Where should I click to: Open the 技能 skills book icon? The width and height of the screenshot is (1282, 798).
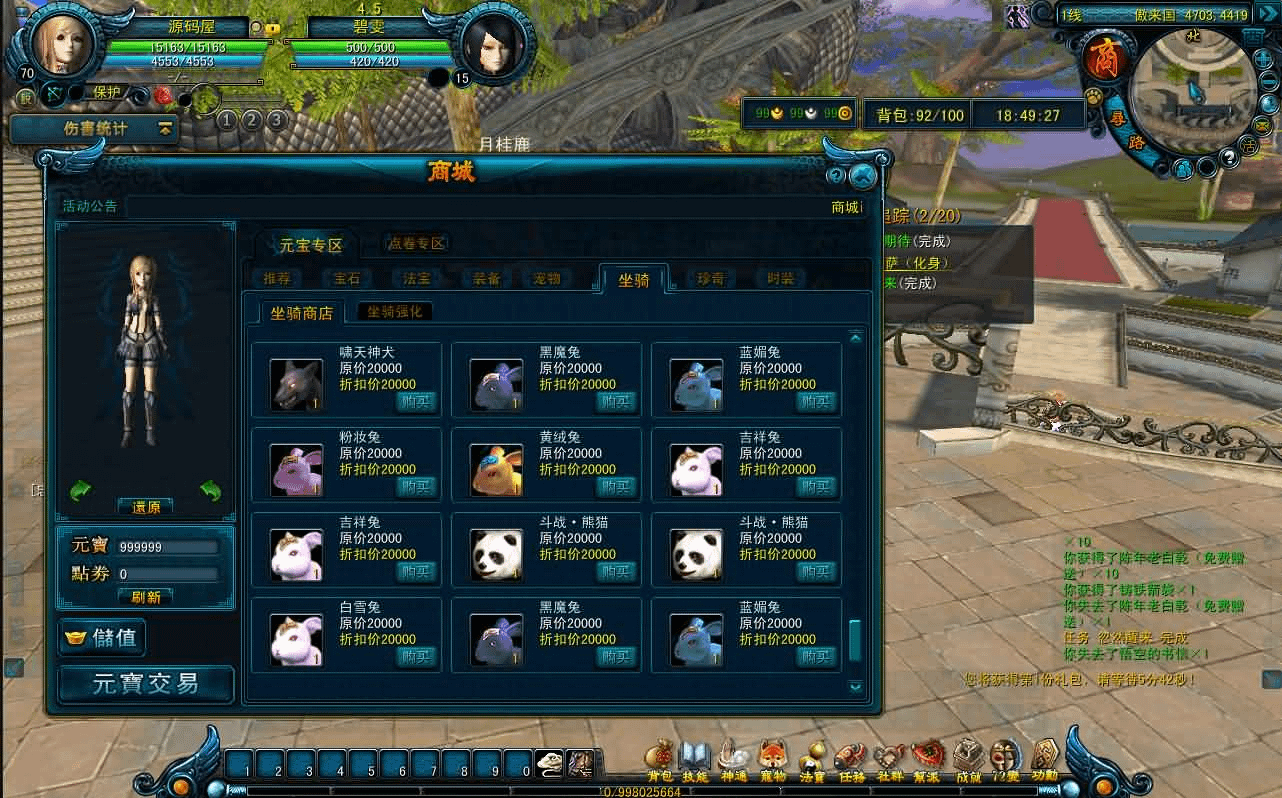[694, 760]
